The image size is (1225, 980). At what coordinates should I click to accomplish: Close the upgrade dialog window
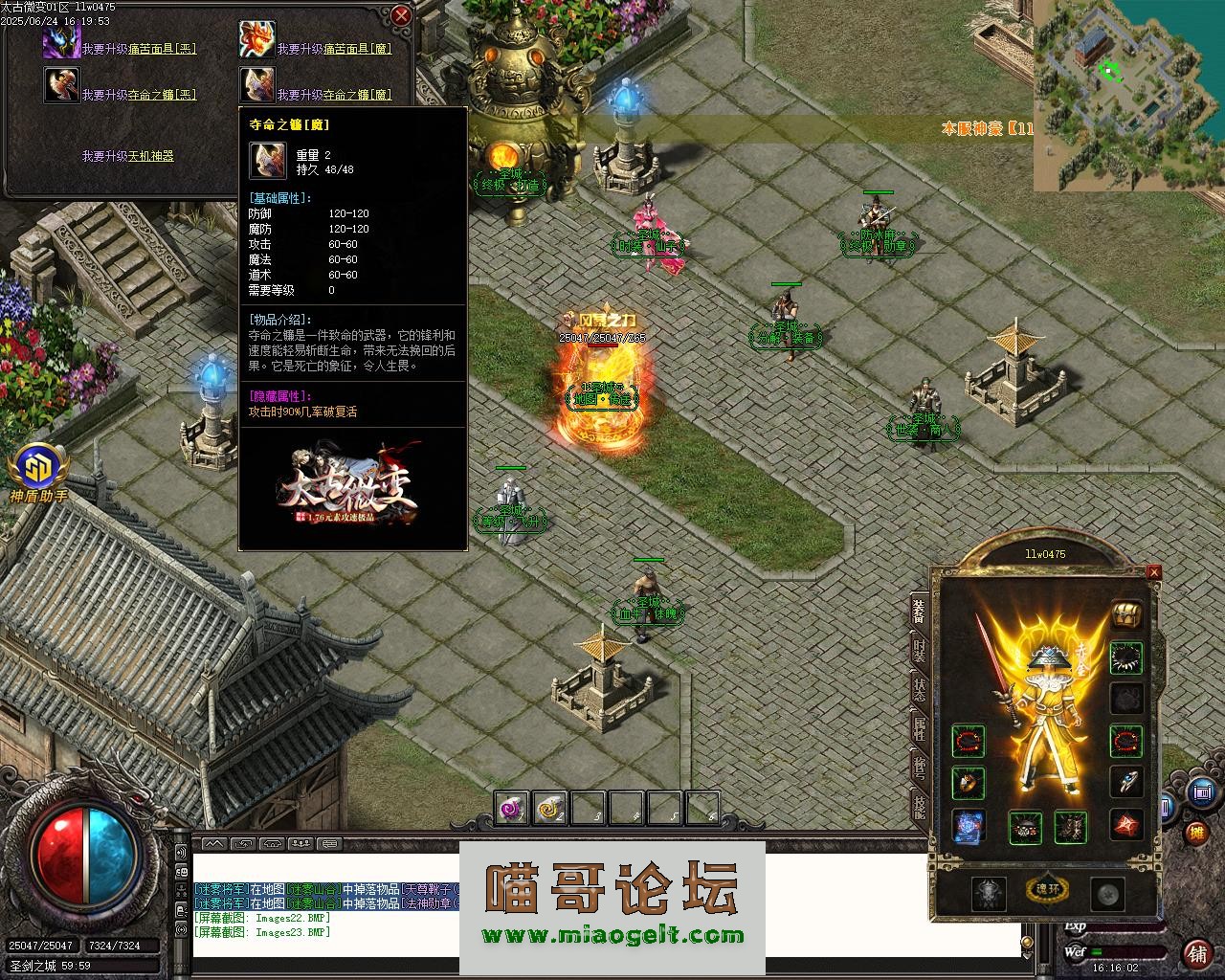(401, 16)
